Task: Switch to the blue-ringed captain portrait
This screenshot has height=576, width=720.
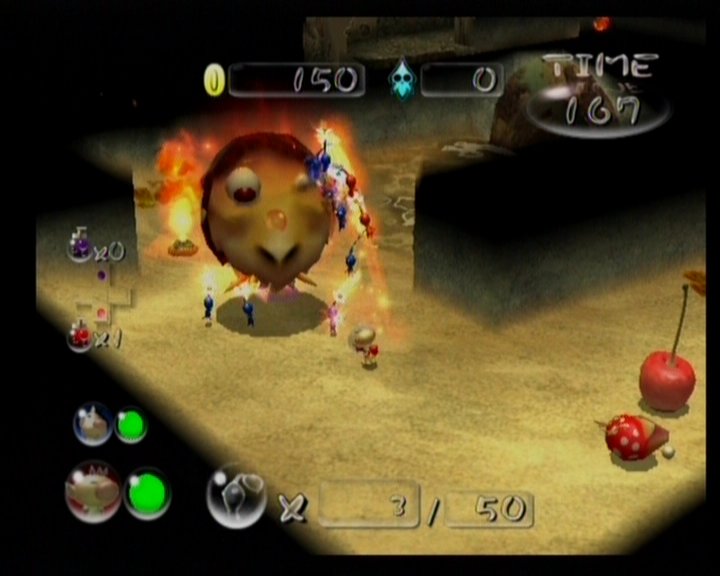Action: tap(92, 424)
